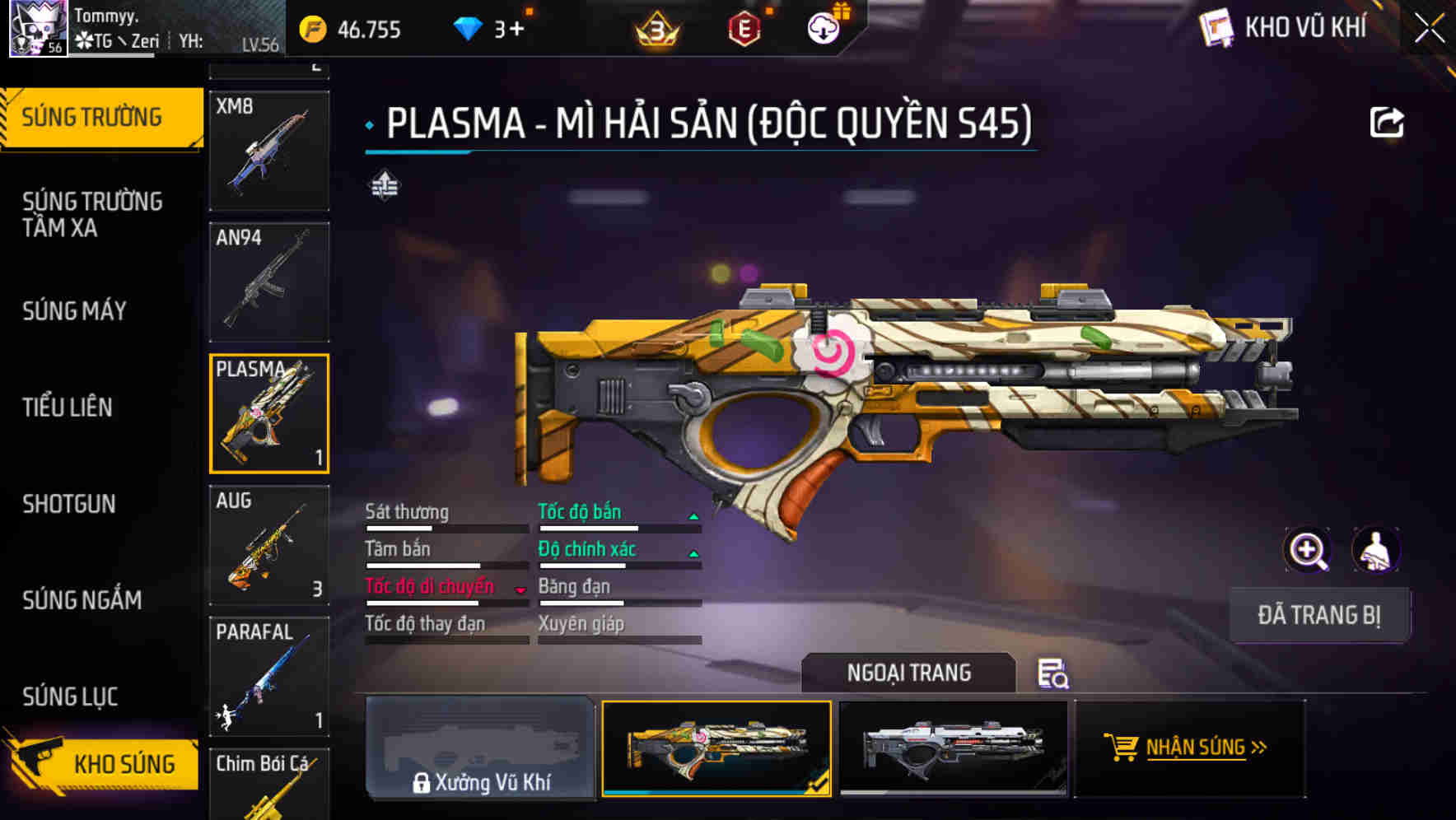
Task: Open the magnifier weapon zoom preview
Action: (x=1308, y=550)
